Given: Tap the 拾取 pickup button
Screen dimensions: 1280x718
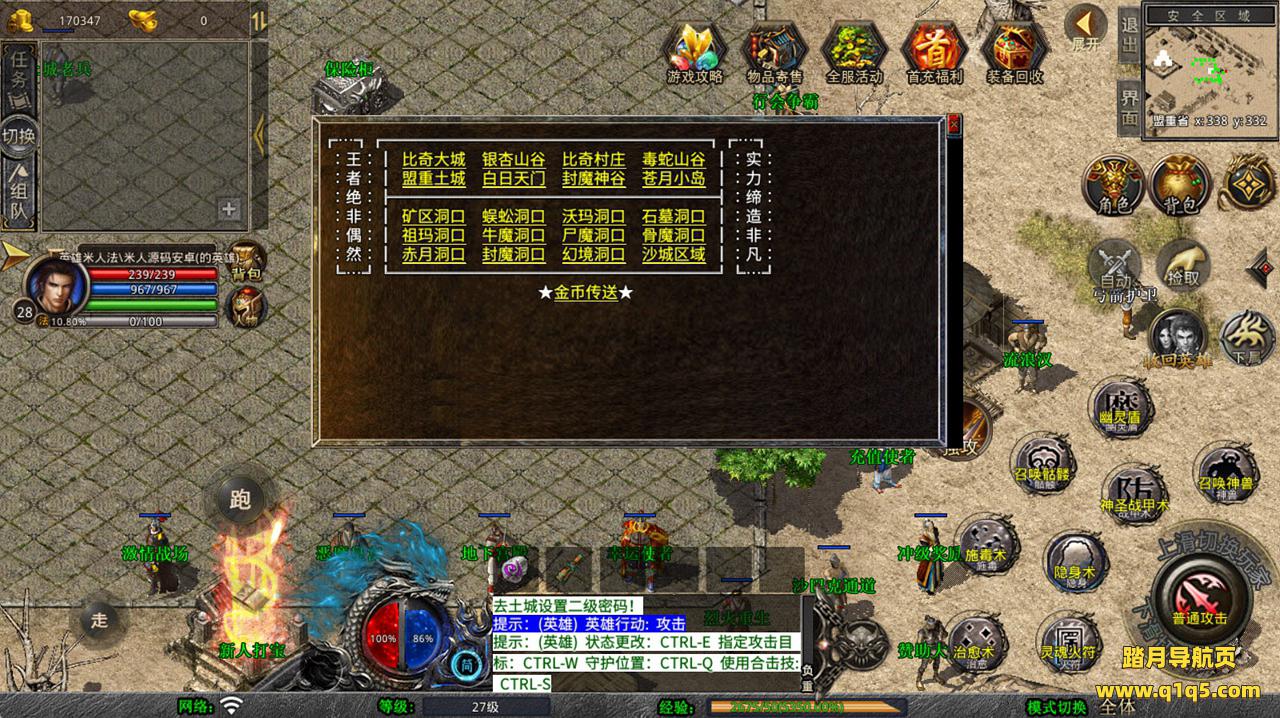Looking at the screenshot, I should (1184, 265).
